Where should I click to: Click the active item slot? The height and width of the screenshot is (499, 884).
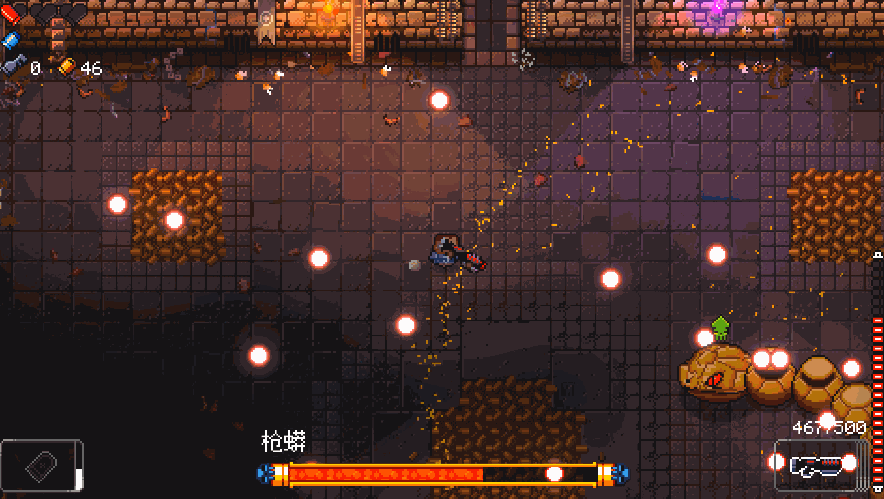(x=41, y=466)
